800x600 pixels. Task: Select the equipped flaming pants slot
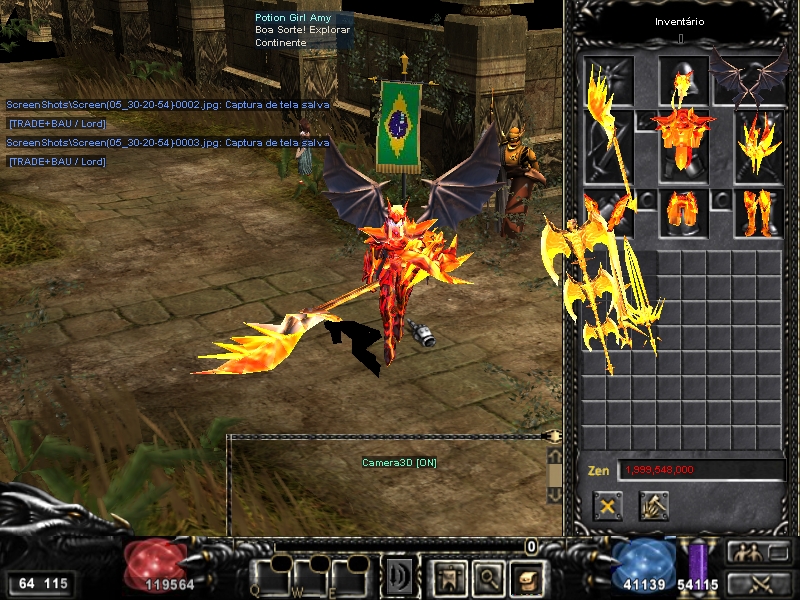[x=683, y=211]
